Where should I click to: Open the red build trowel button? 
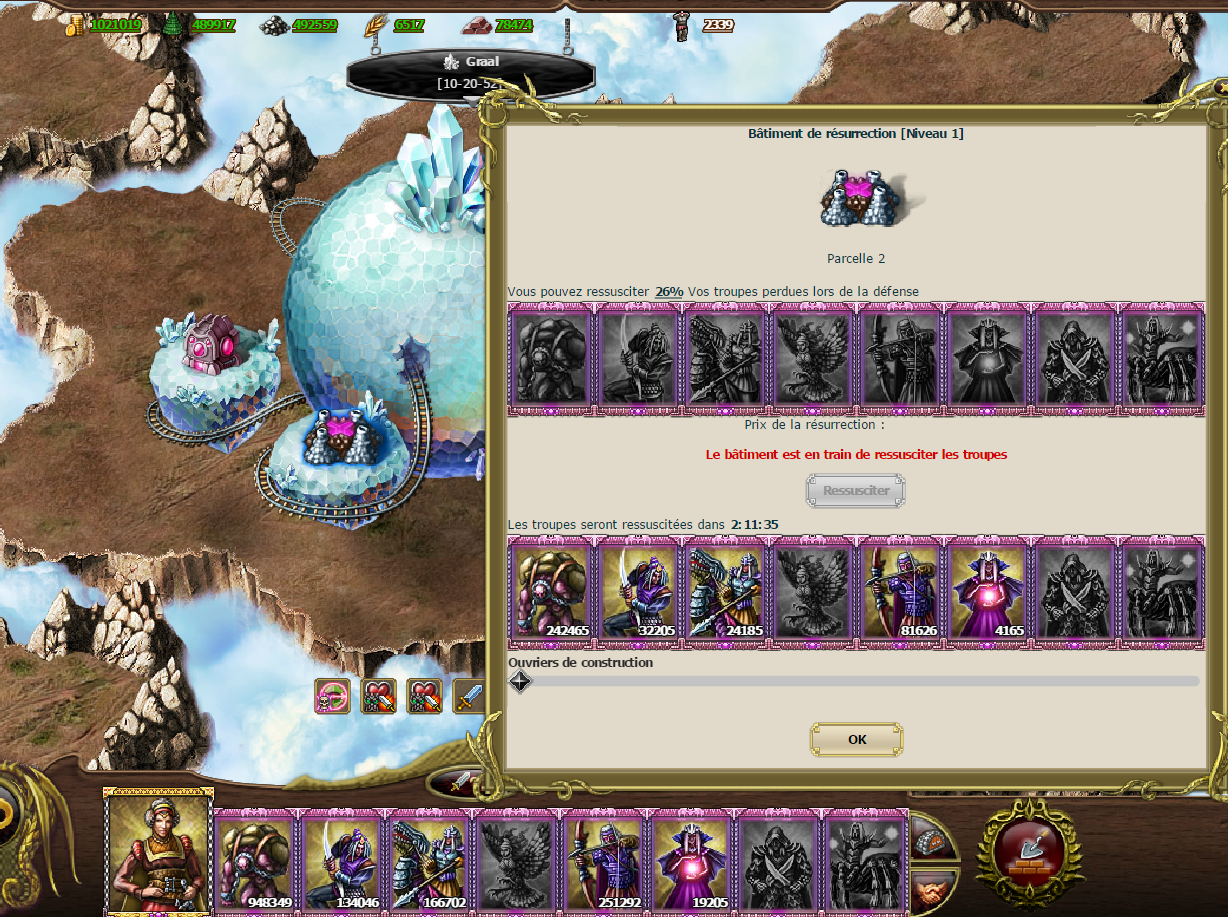pyautogui.click(x=1029, y=851)
